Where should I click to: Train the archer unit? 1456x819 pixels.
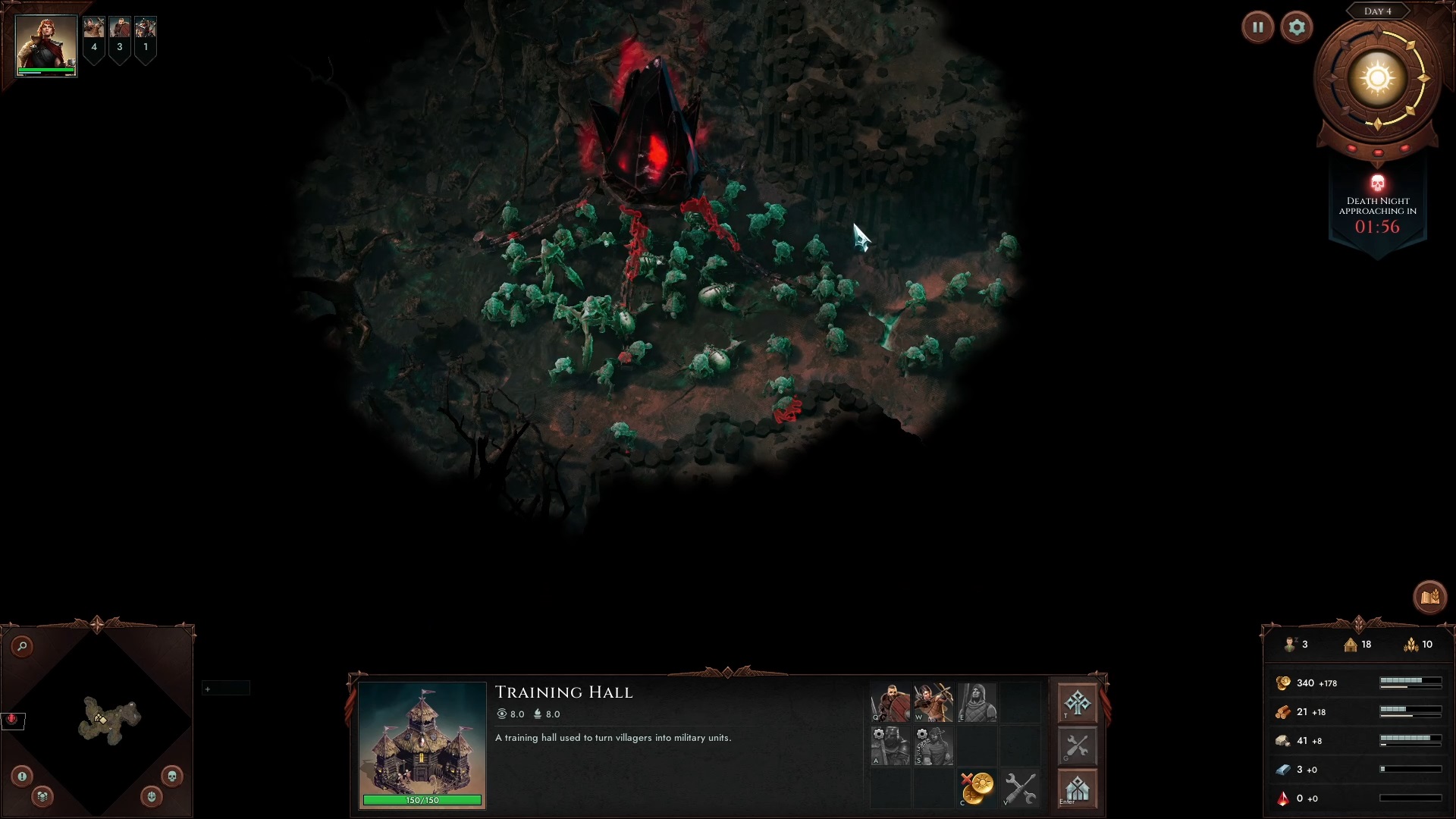934,703
